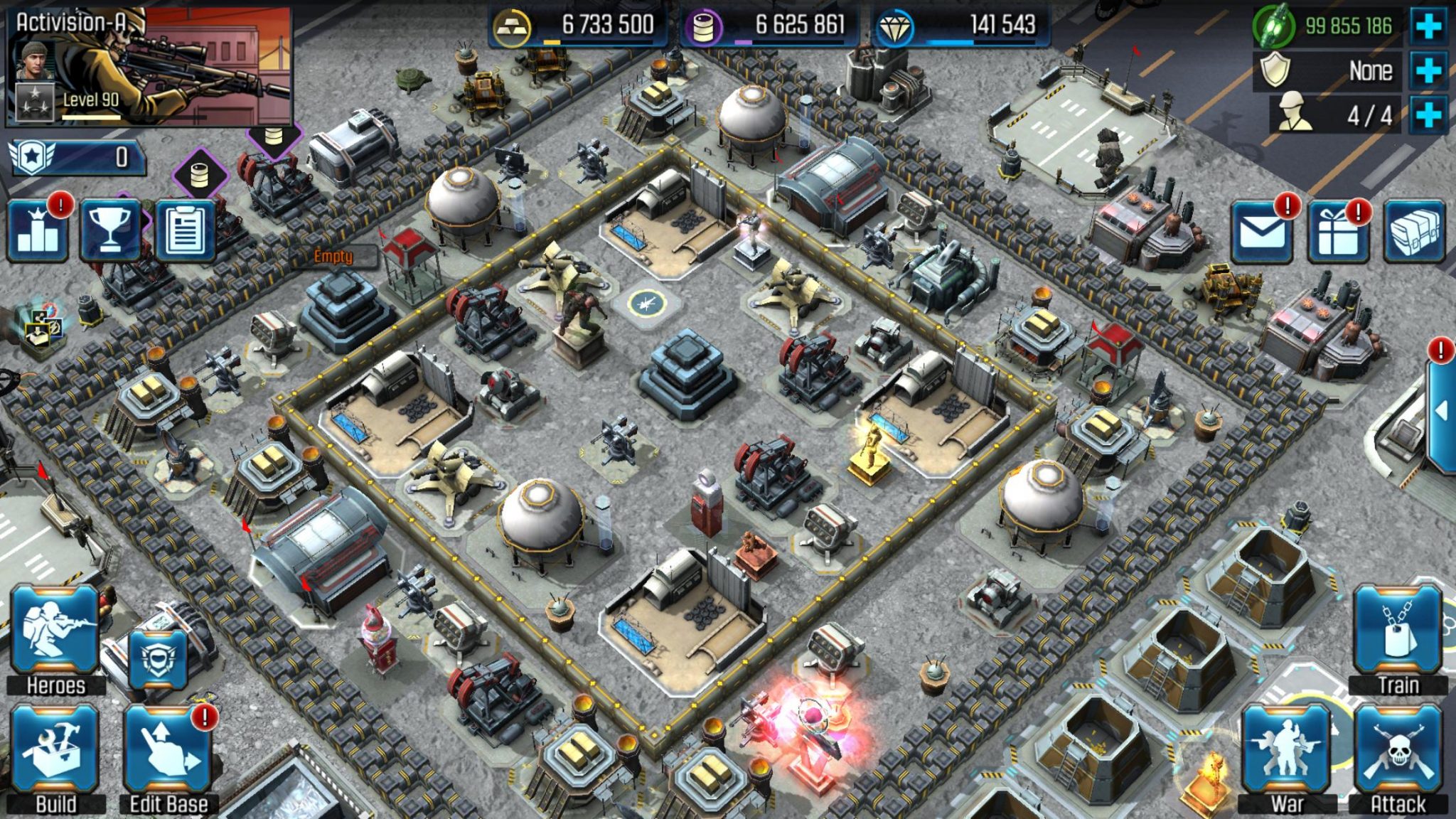
Task: Claim rewards from the gift box icon
Action: click(1339, 232)
